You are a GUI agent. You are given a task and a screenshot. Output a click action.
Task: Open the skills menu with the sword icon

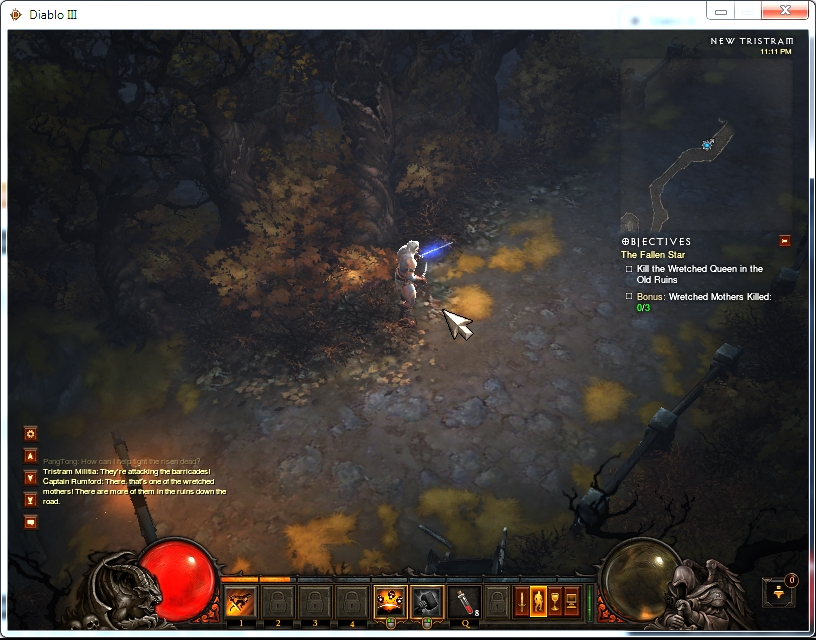pyautogui.click(x=521, y=600)
